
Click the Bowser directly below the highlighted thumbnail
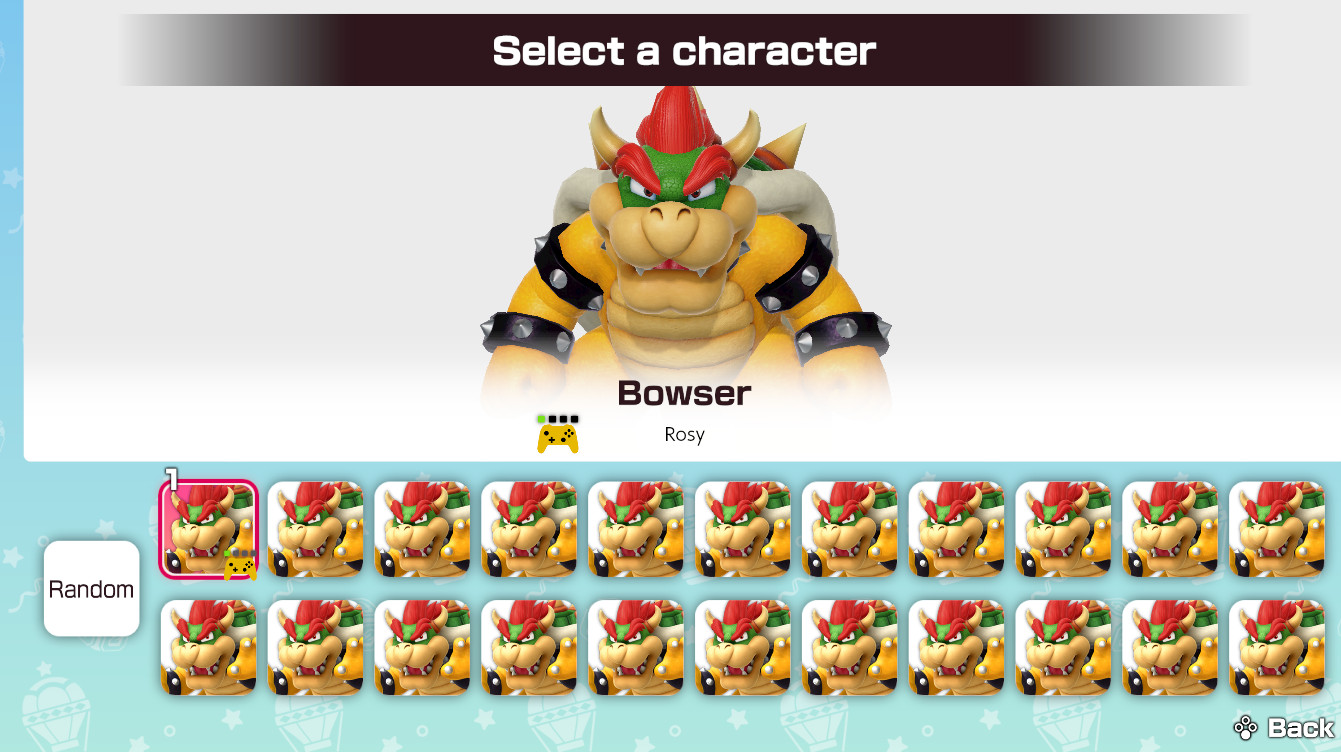pos(208,647)
